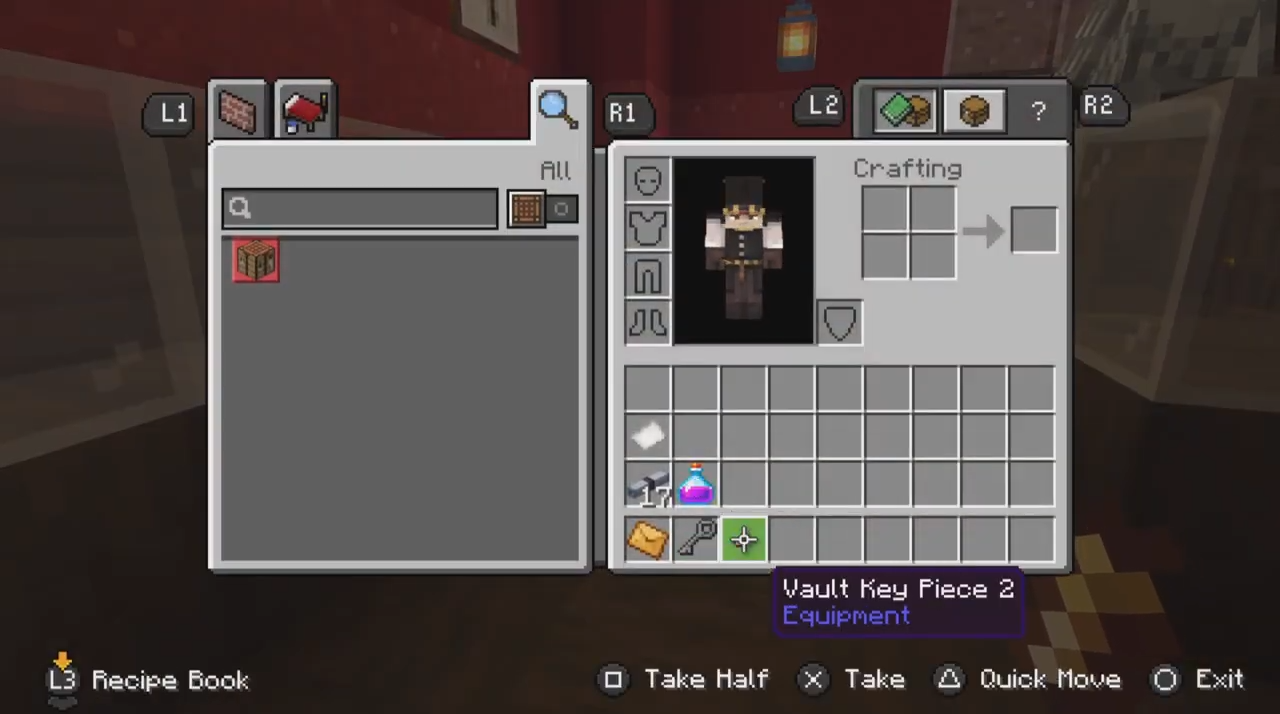
Task: Click the crafting output result slot
Action: [x=1033, y=230]
